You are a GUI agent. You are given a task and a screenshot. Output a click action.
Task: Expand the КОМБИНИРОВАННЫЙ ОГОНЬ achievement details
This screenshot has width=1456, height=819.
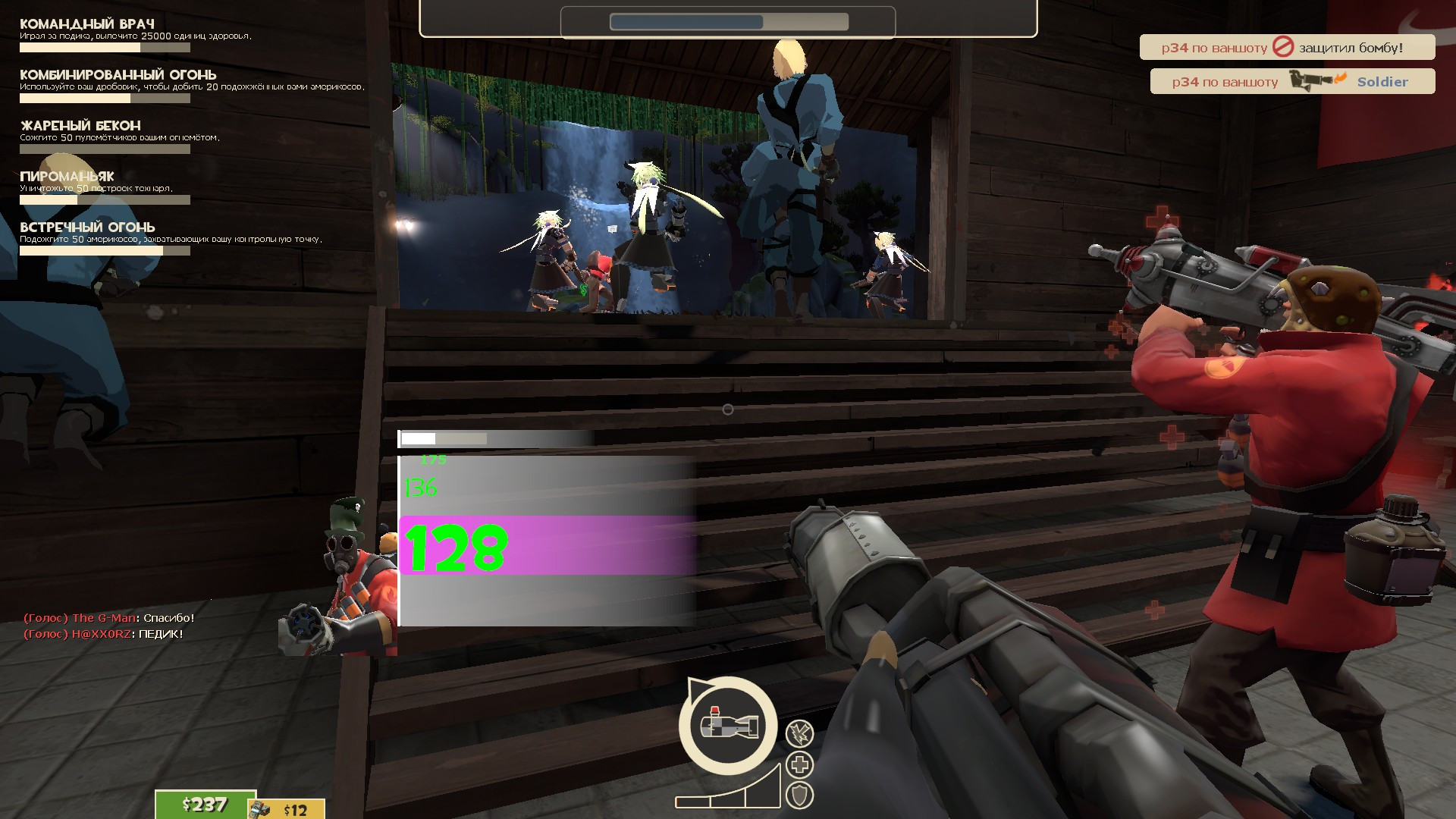click(118, 74)
